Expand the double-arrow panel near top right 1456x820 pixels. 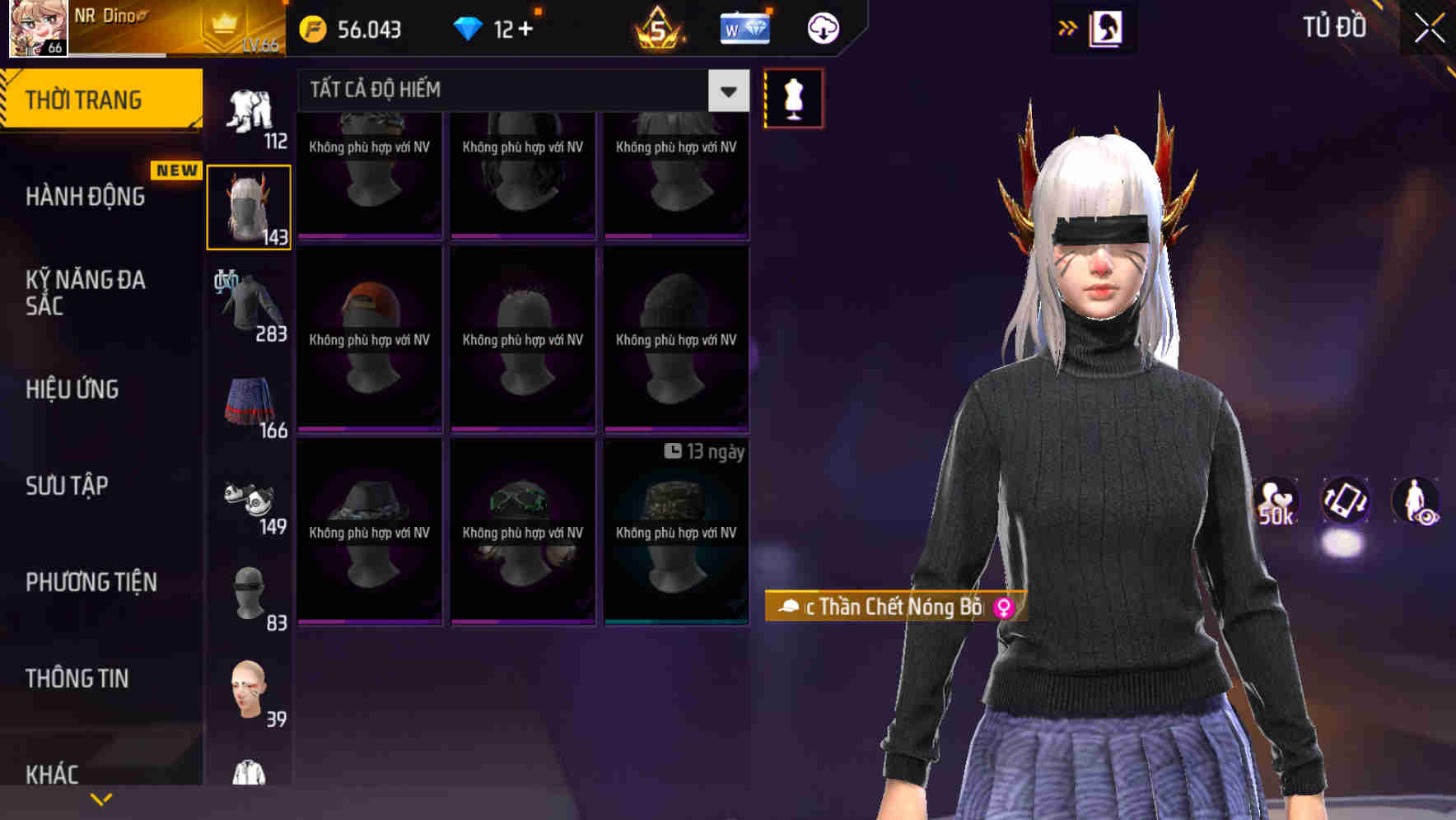[x=1067, y=27]
